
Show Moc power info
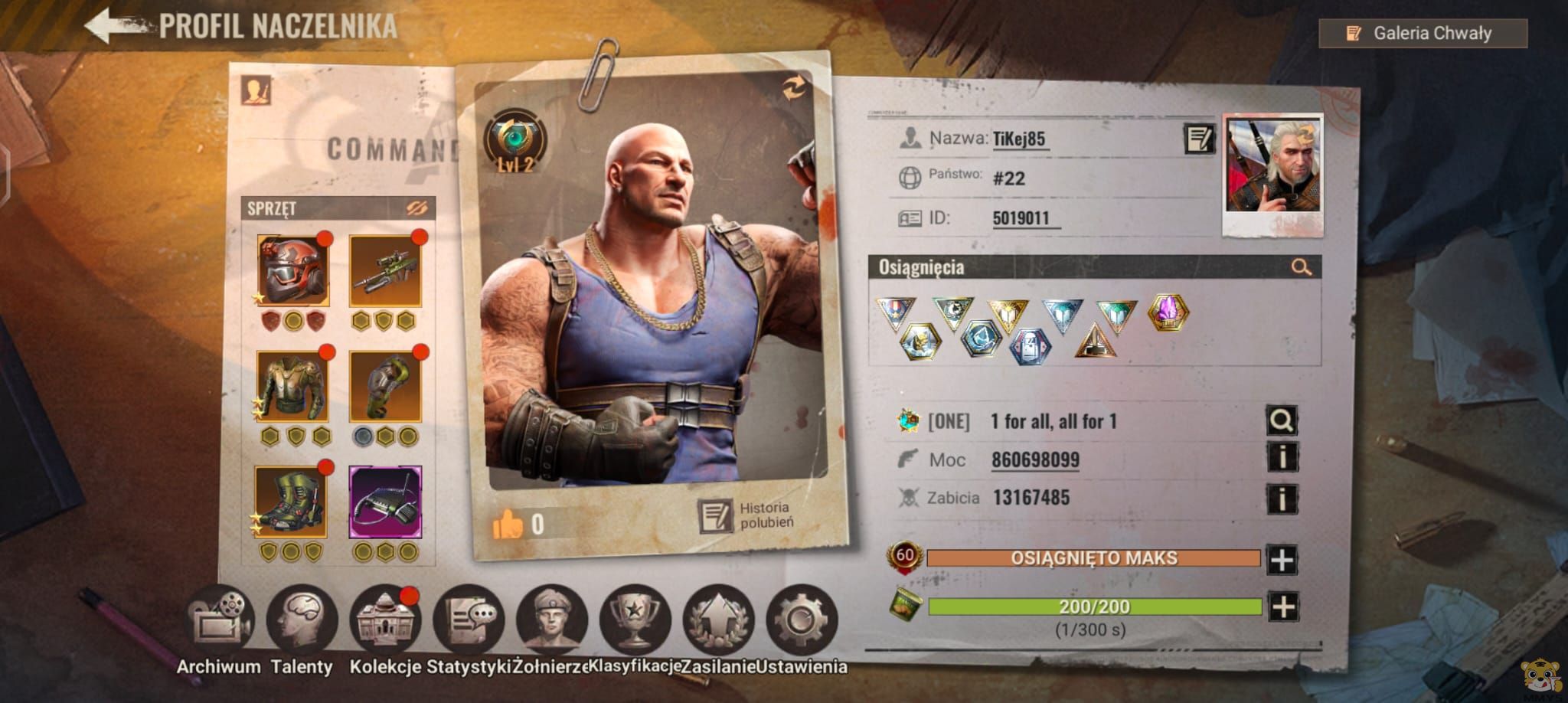coord(1282,459)
